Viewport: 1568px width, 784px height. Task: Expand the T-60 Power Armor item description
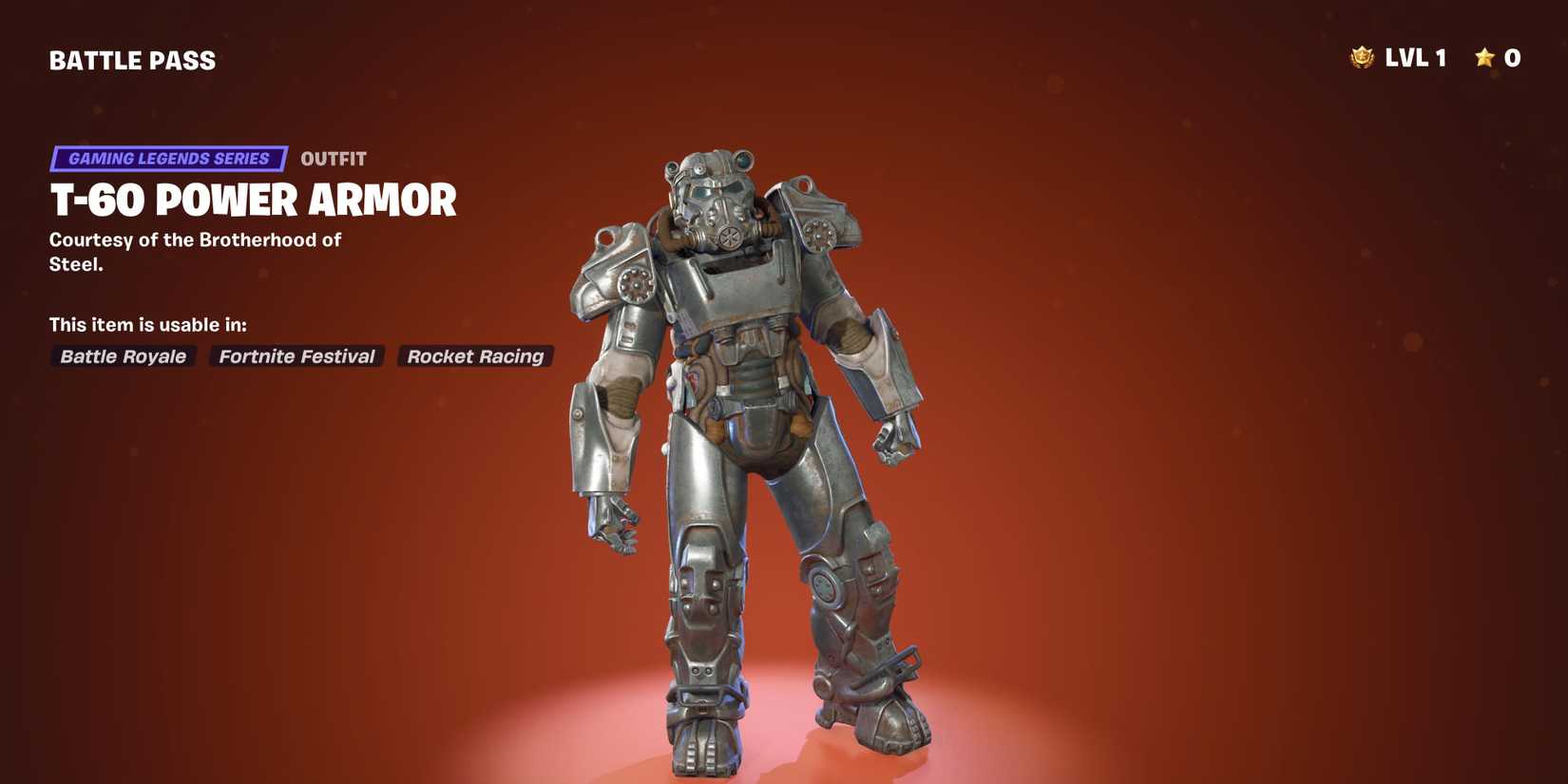(252, 201)
